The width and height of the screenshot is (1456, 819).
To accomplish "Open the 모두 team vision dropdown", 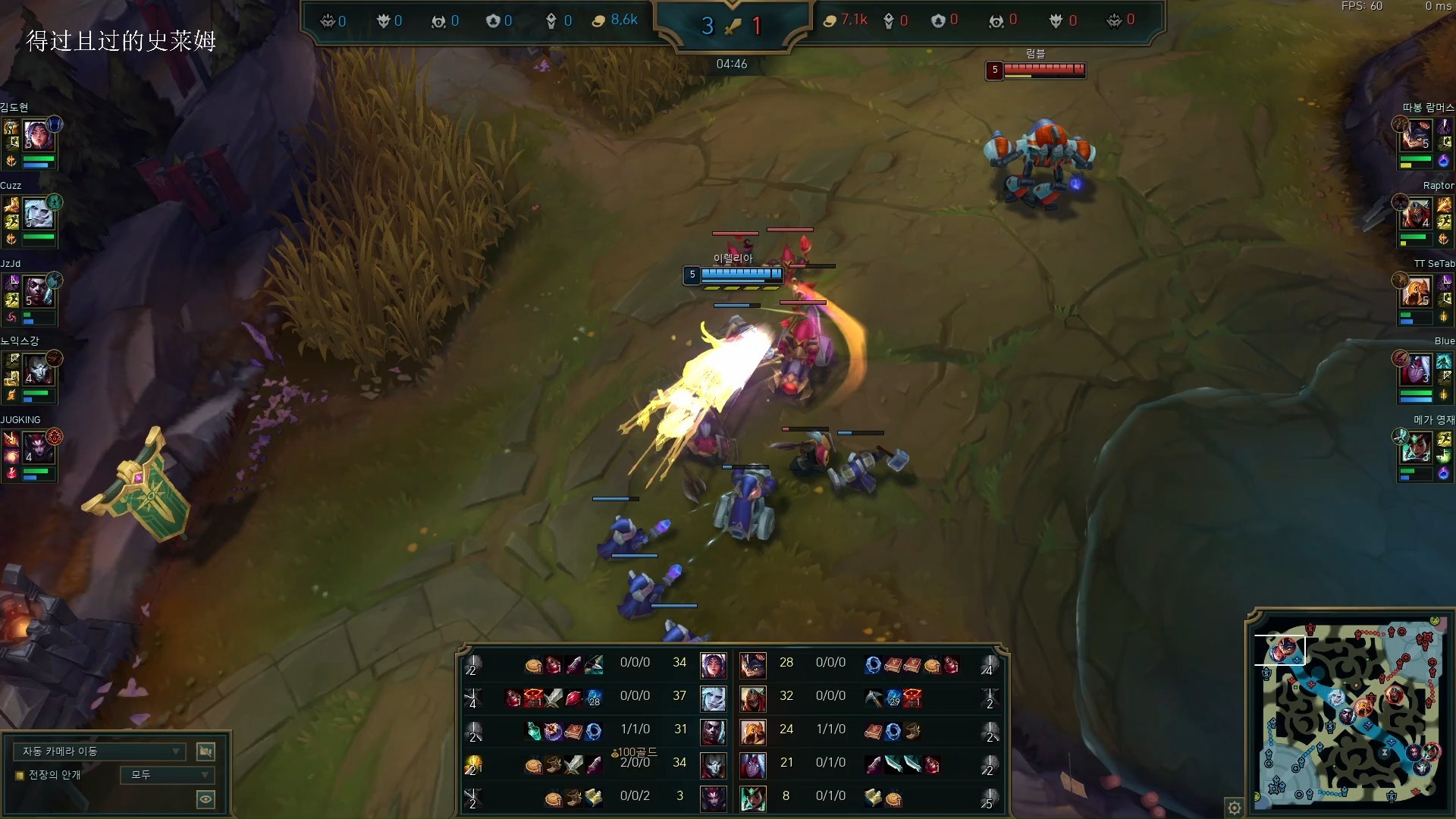I will click(168, 775).
